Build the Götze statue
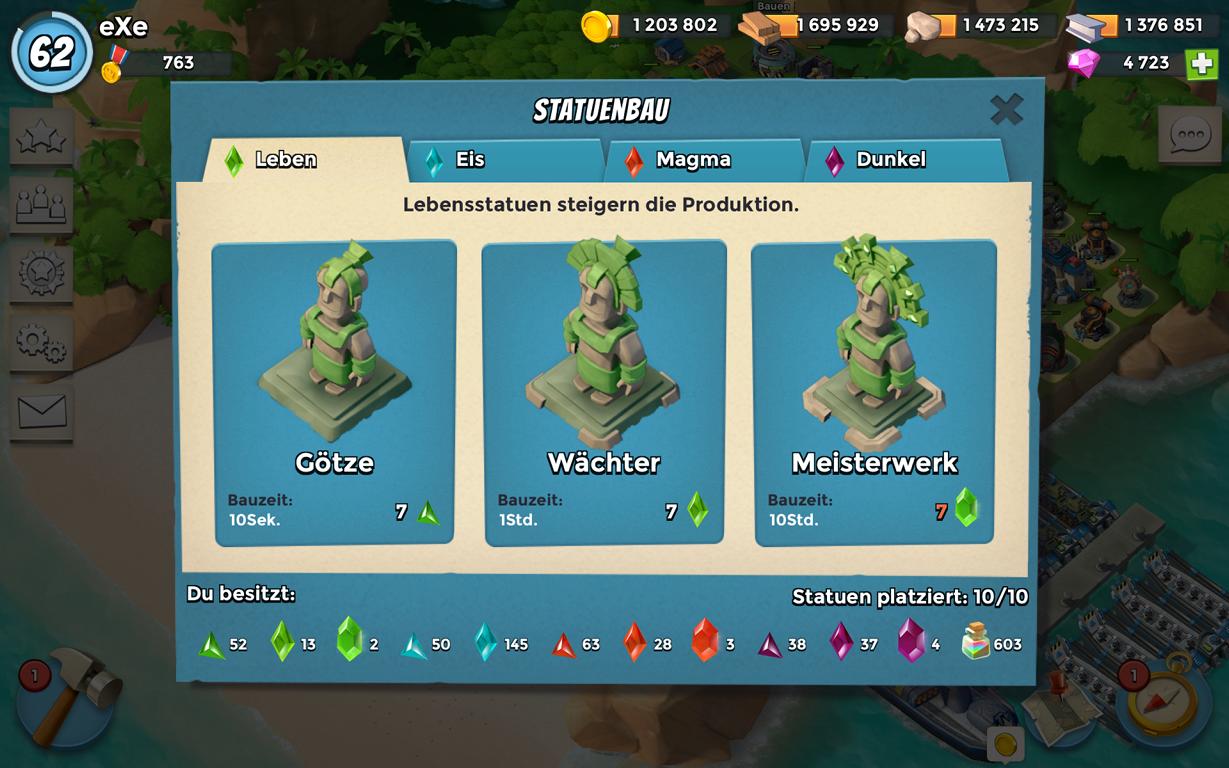The height and width of the screenshot is (768, 1229). pos(334,393)
